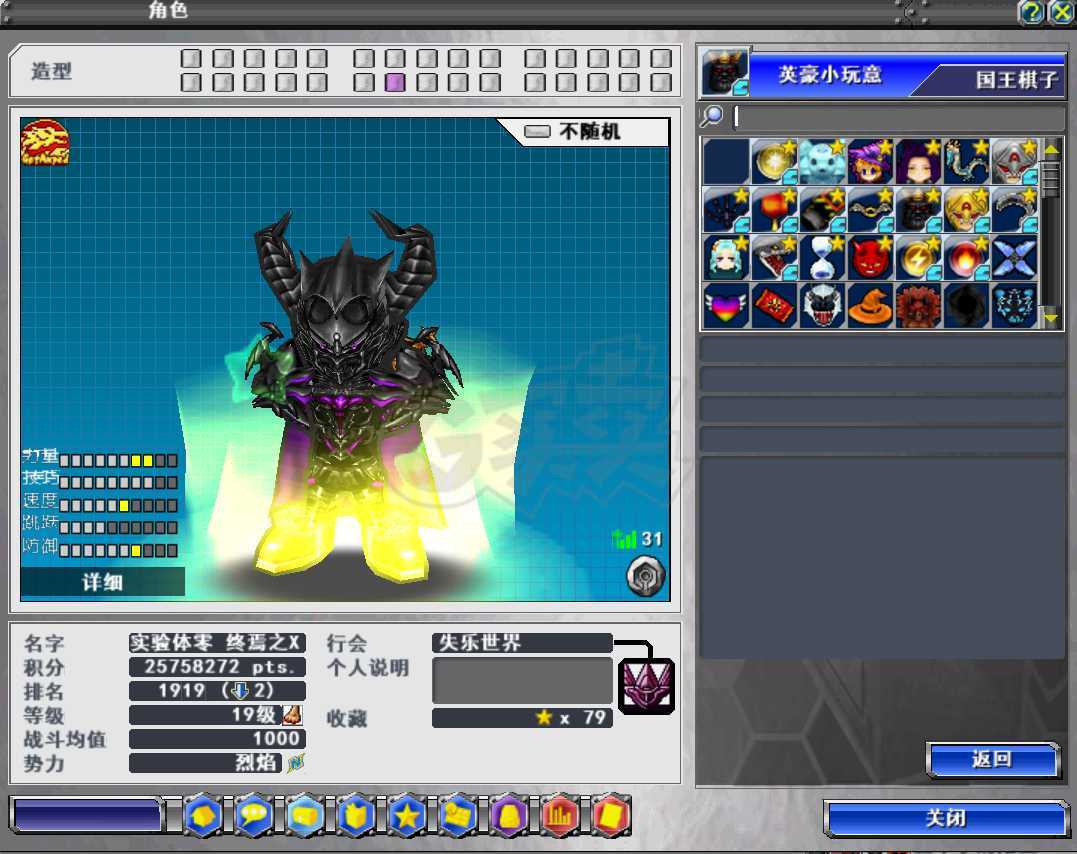The width and height of the screenshot is (1077, 854).
Task: Open the star icon in bottom toolbar
Action: 406,817
